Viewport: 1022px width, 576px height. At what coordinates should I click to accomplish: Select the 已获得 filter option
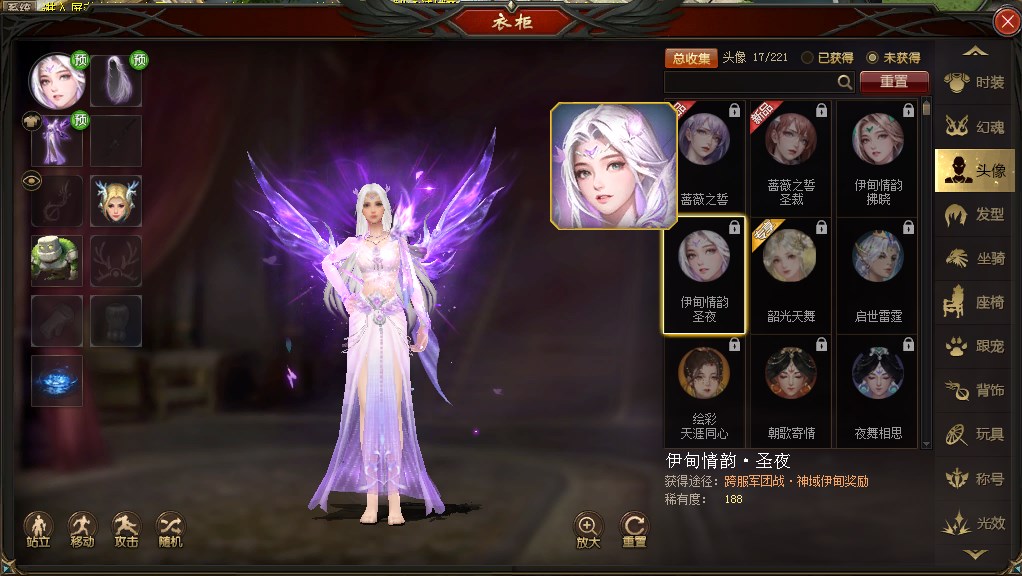click(x=808, y=58)
